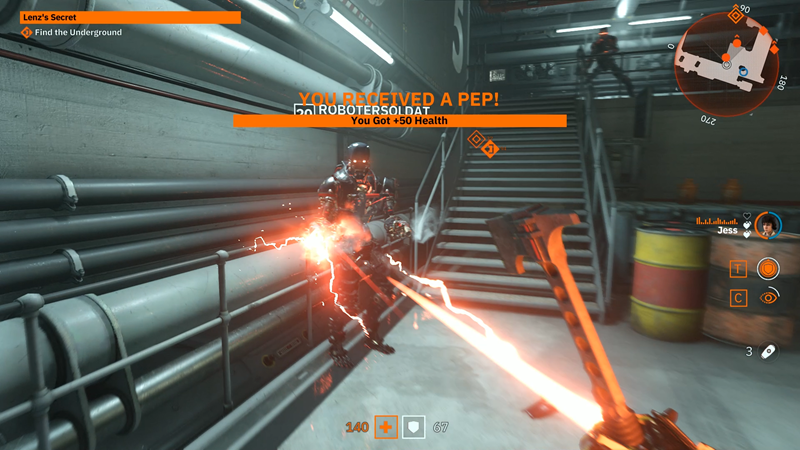Screen dimensions: 800x450
Task: Activate the orange shield pep ability icon
Action: point(767,268)
